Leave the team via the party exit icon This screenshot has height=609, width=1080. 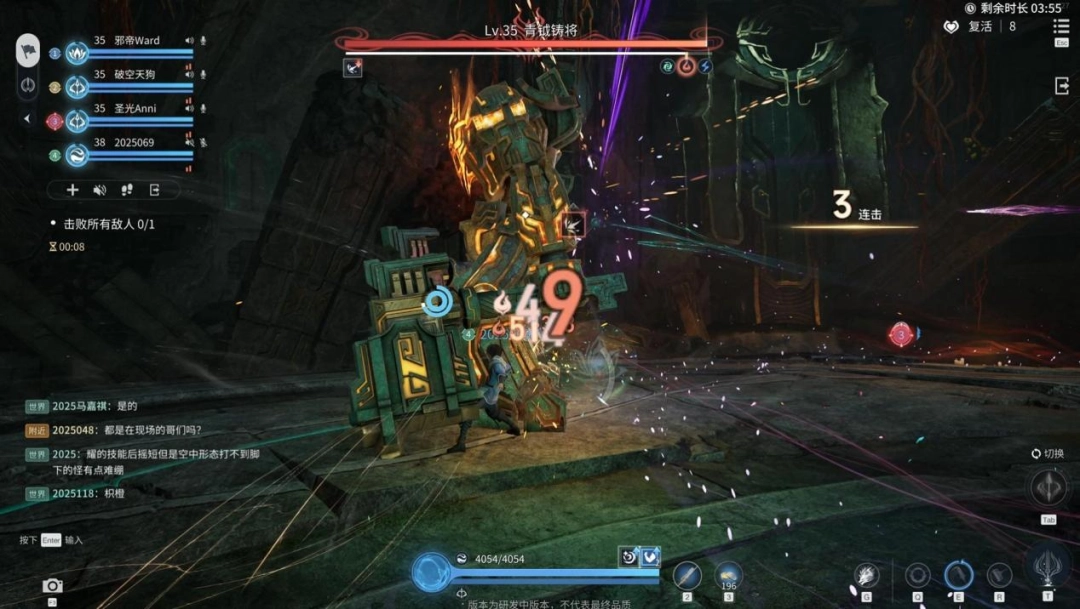(155, 190)
